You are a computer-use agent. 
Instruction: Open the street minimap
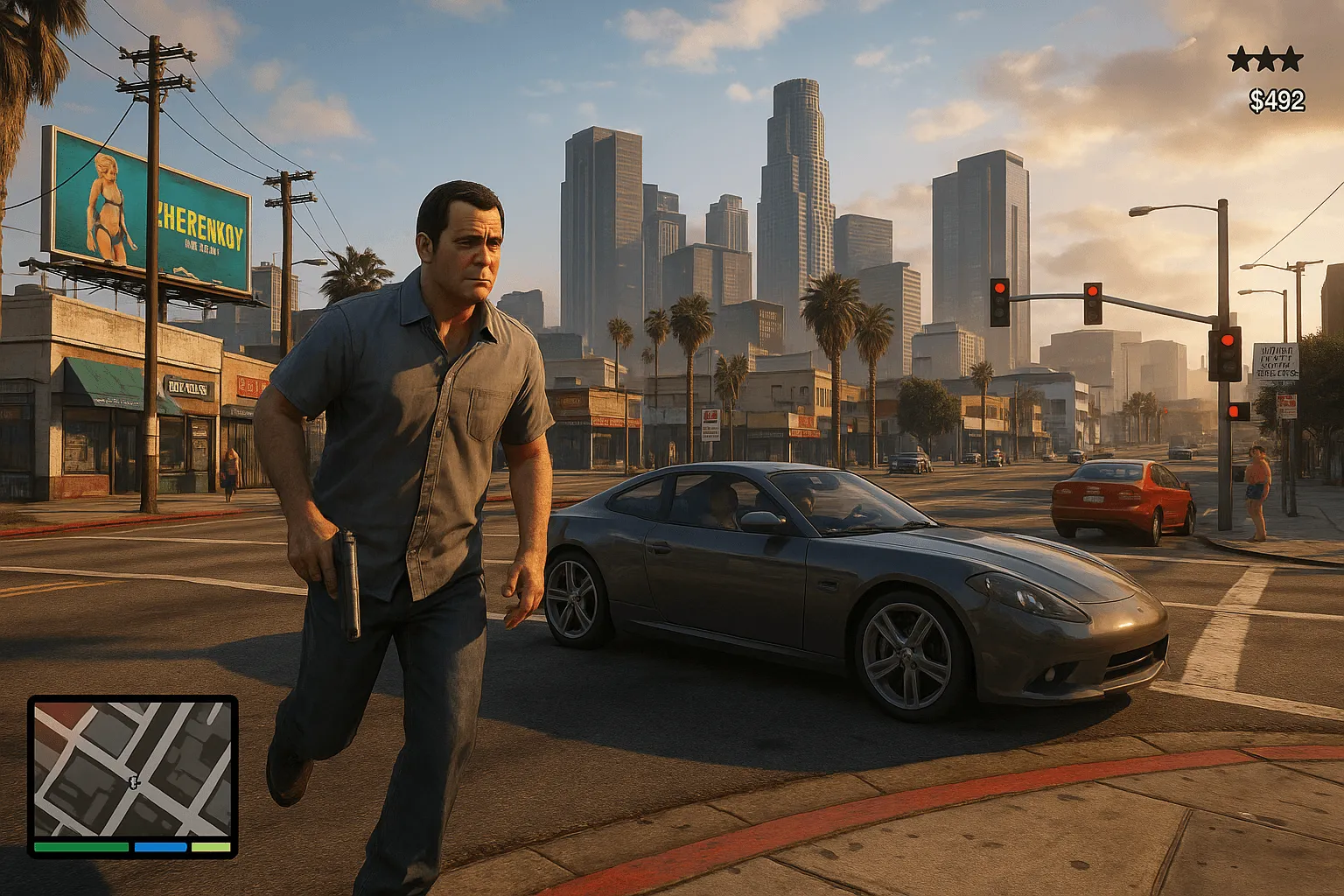click(x=132, y=768)
